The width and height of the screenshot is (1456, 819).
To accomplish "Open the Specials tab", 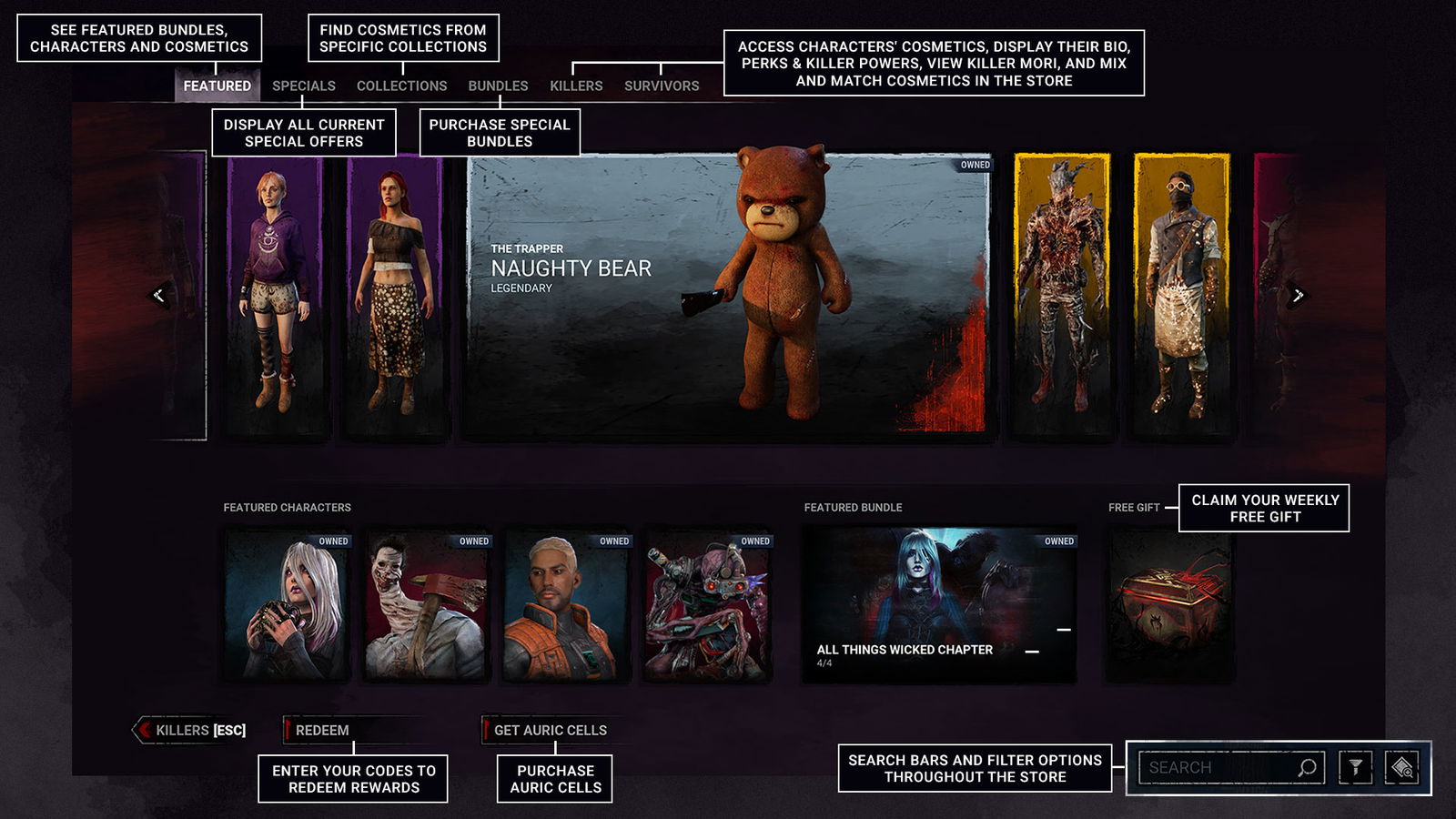I will pyautogui.click(x=304, y=86).
